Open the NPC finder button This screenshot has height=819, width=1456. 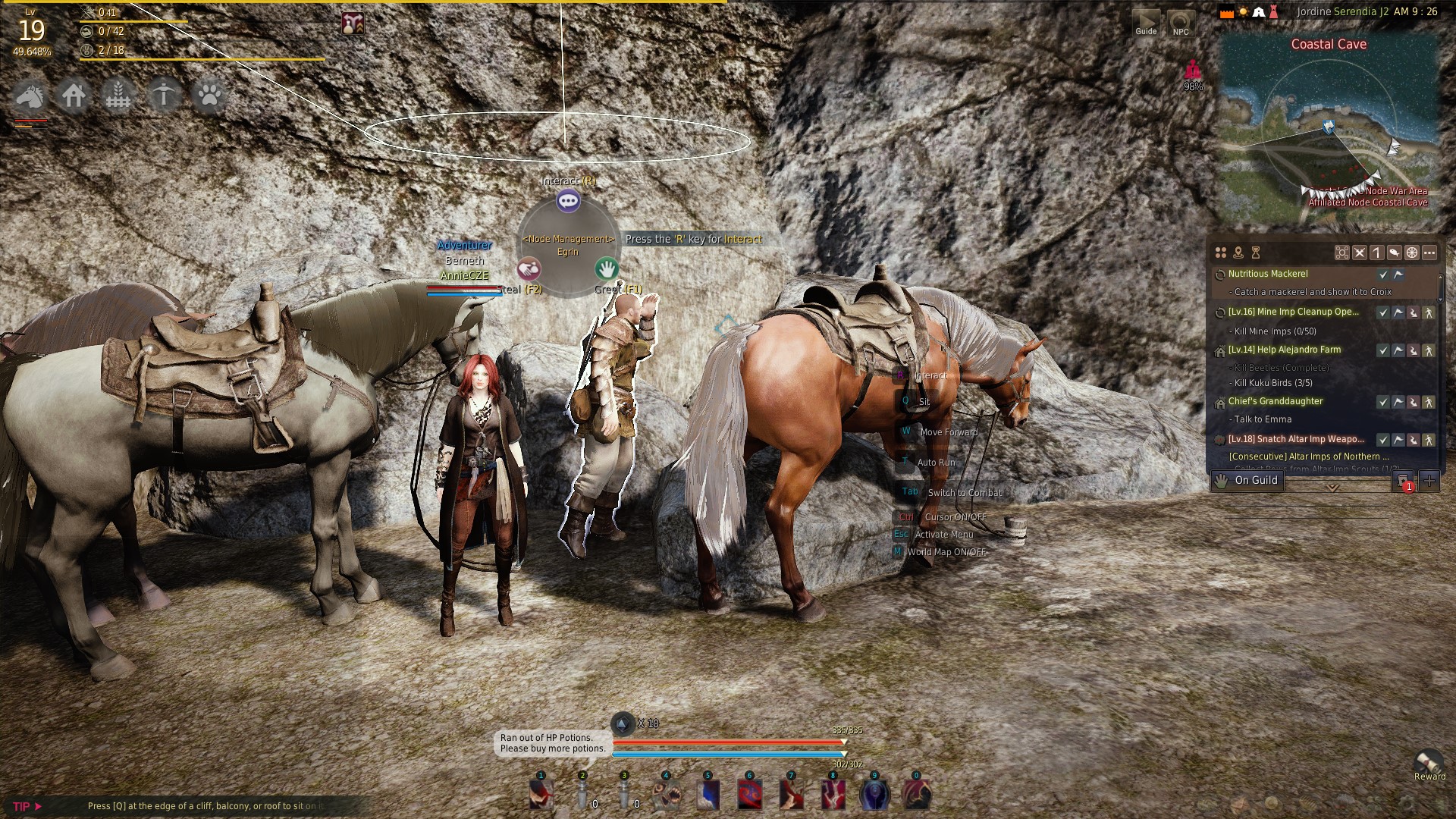pyautogui.click(x=1180, y=23)
